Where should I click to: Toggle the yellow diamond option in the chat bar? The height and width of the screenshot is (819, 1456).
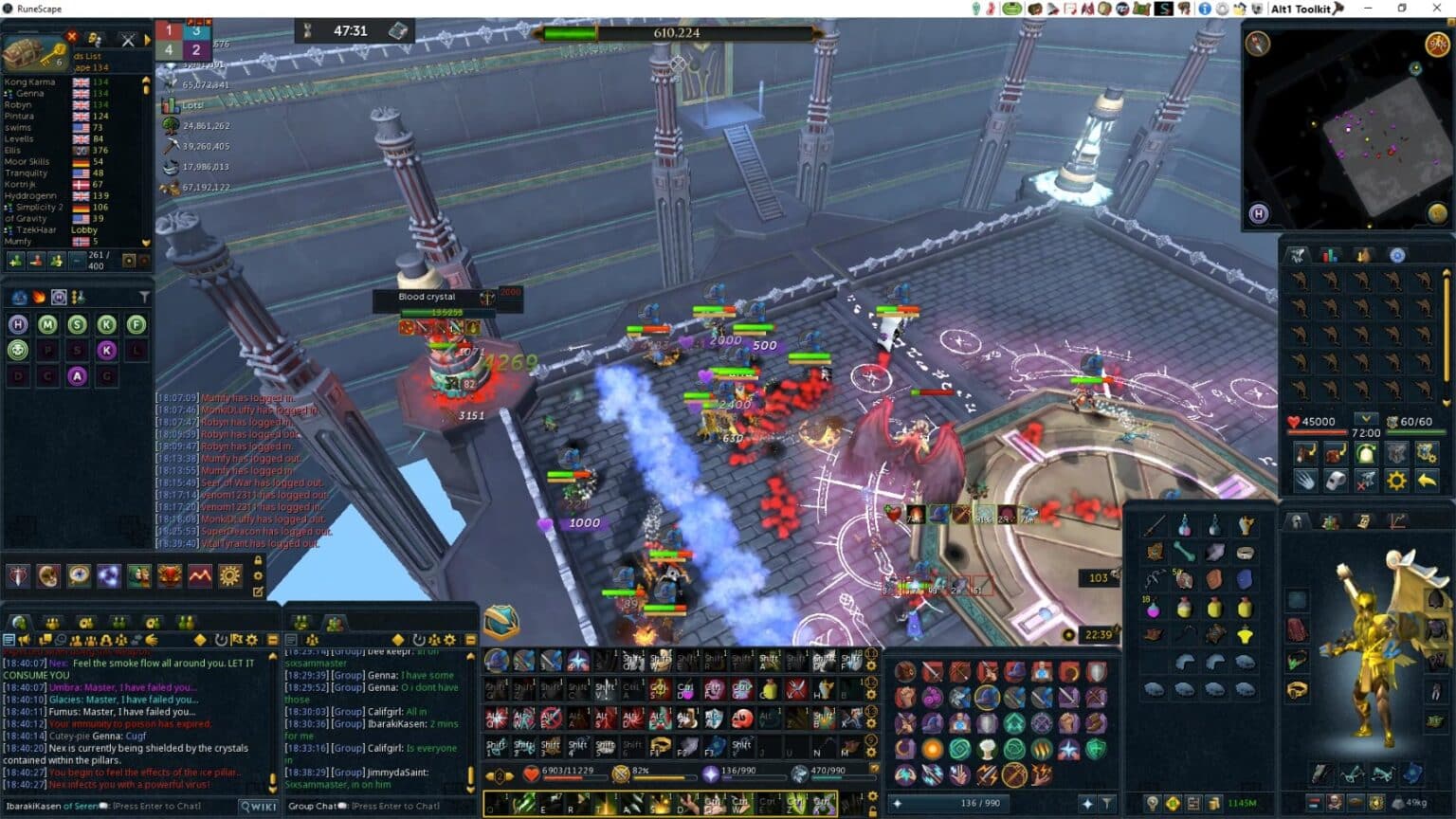coord(200,638)
